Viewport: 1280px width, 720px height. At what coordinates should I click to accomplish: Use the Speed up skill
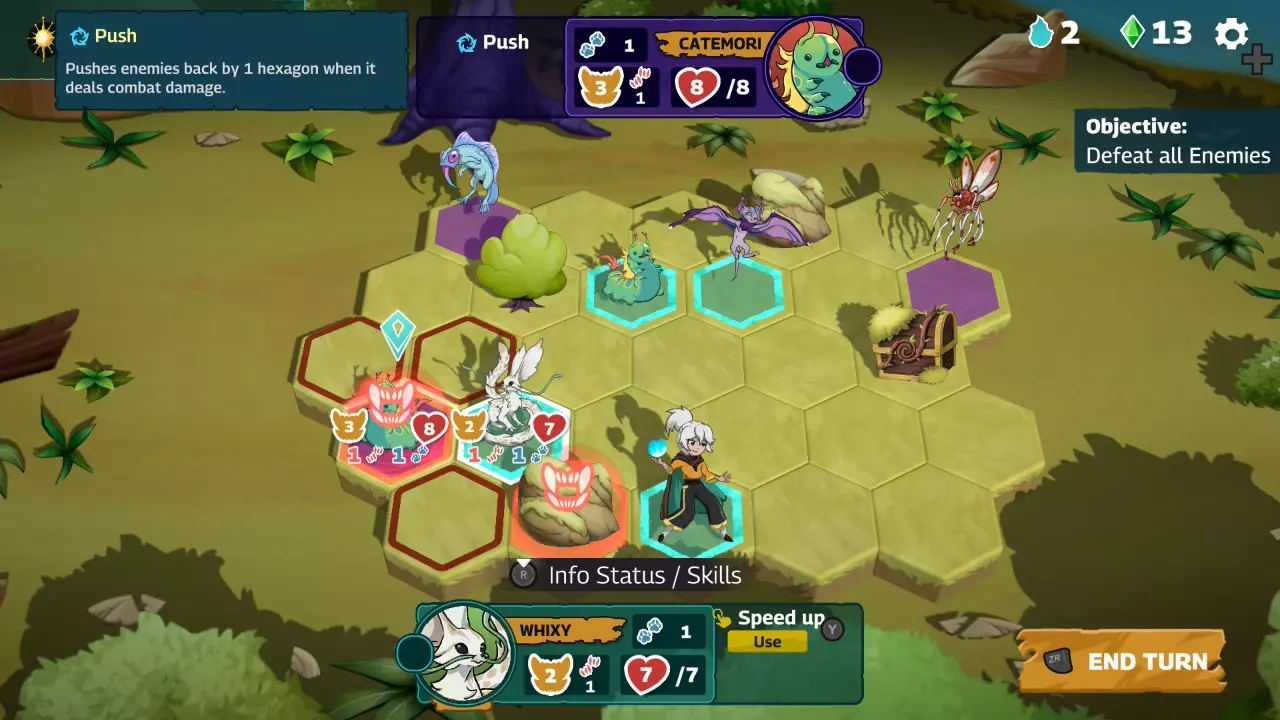coord(767,642)
